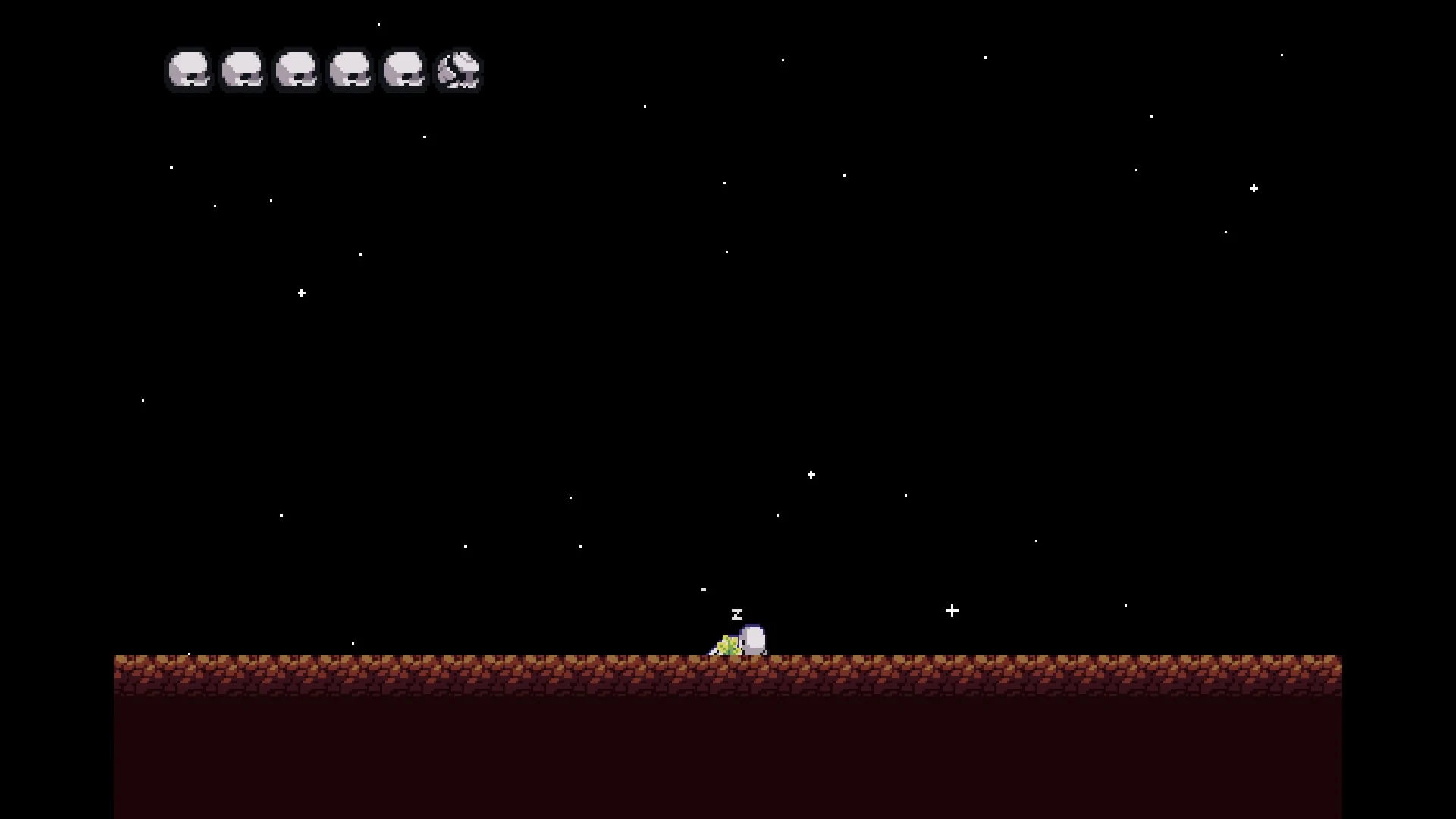Click the Z sleep indicator above character
Image resolution: width=1456 pixels, height=819 pixels.
pyautogui.click(x=736, y=614)
